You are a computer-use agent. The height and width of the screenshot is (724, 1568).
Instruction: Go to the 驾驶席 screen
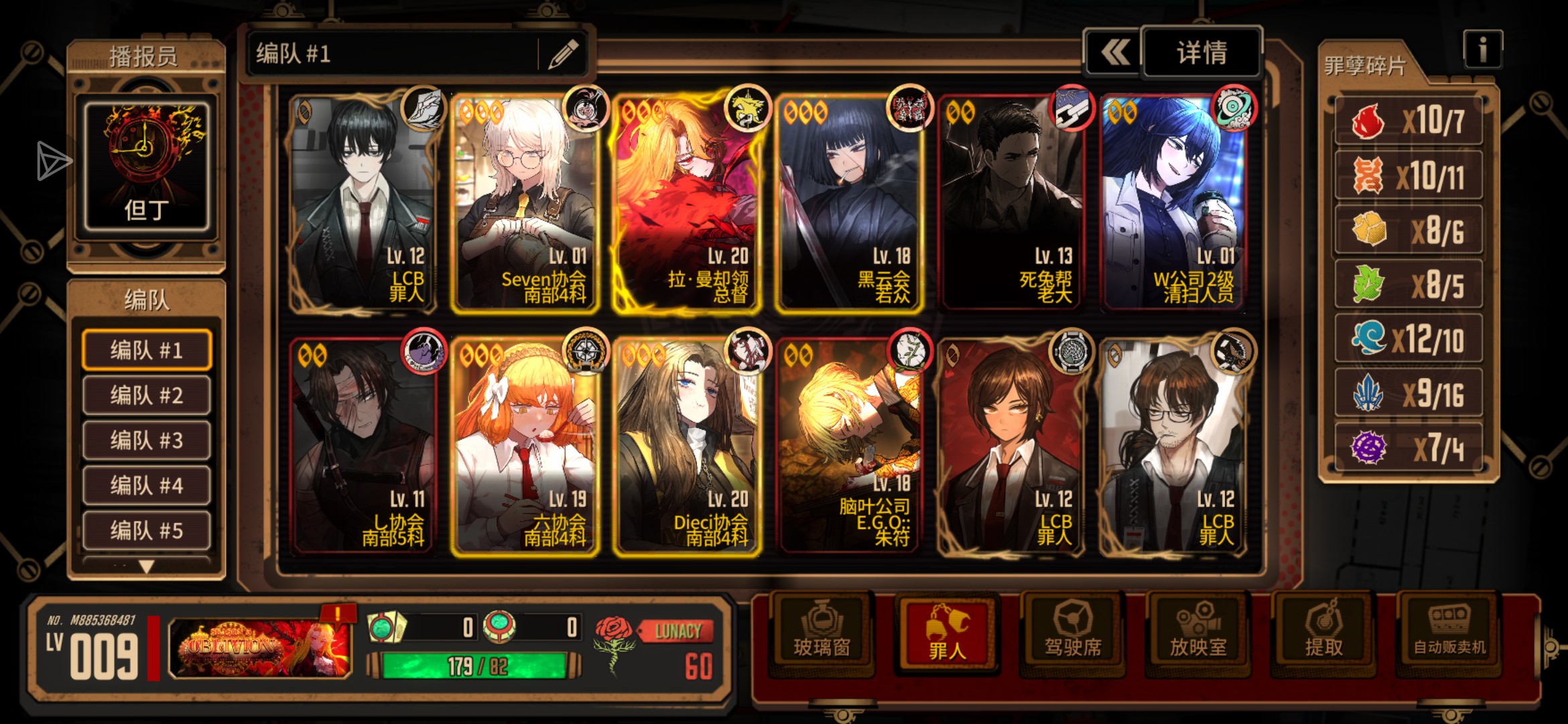point(1072,633)
